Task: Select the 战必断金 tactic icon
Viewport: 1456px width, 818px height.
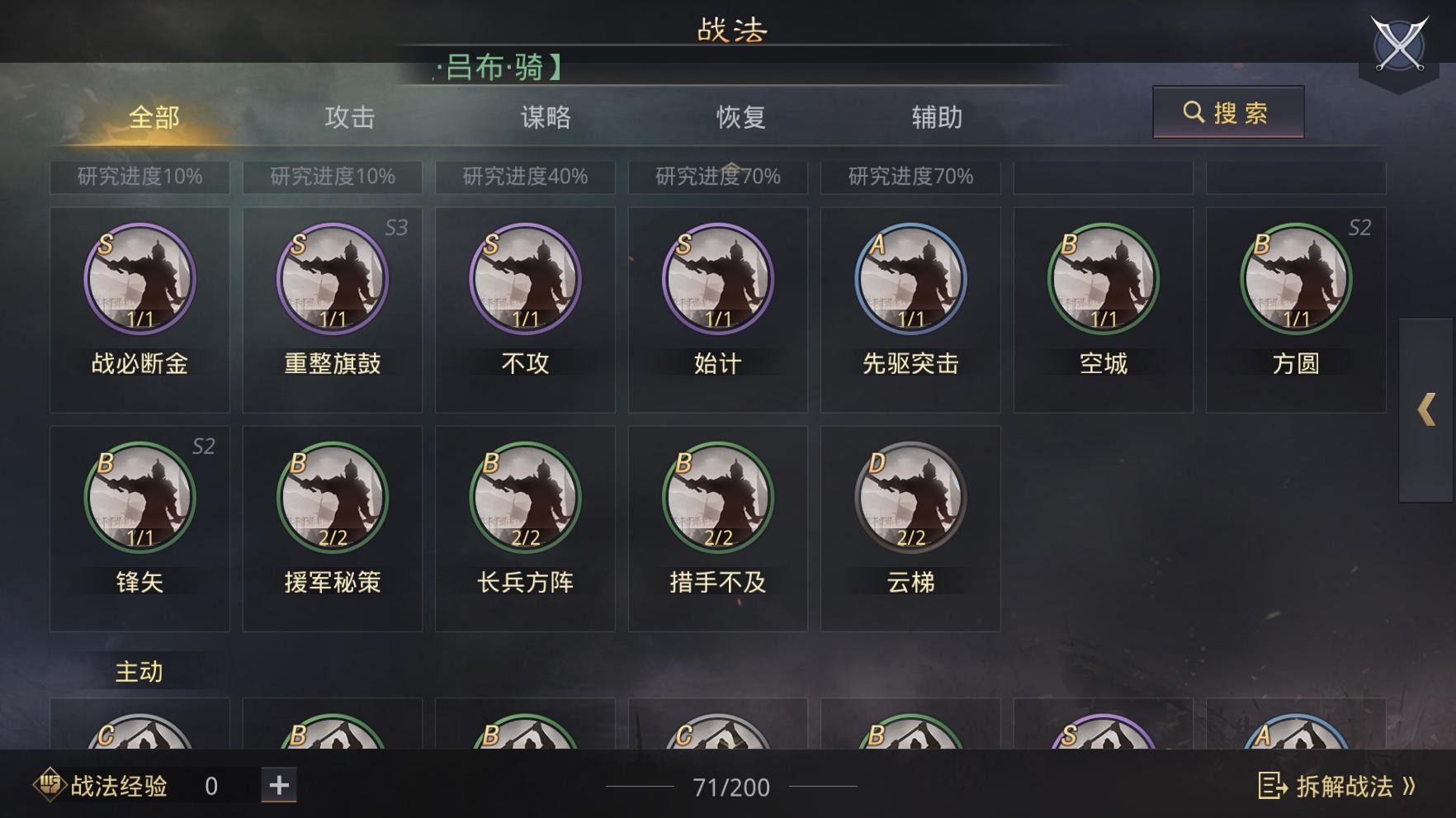Action: pos(138,279)
